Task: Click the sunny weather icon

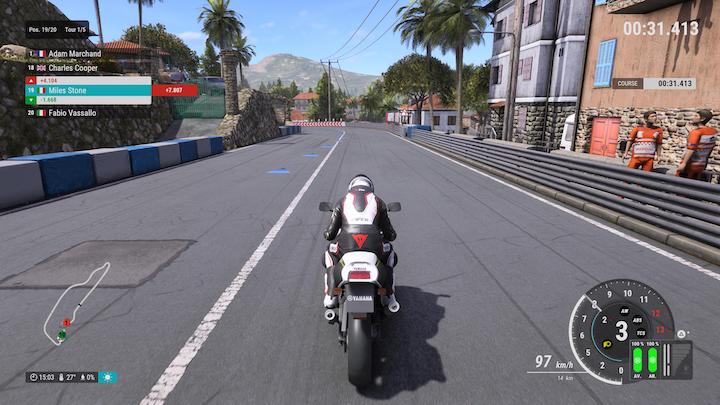Action: click(x=107, y=377)
